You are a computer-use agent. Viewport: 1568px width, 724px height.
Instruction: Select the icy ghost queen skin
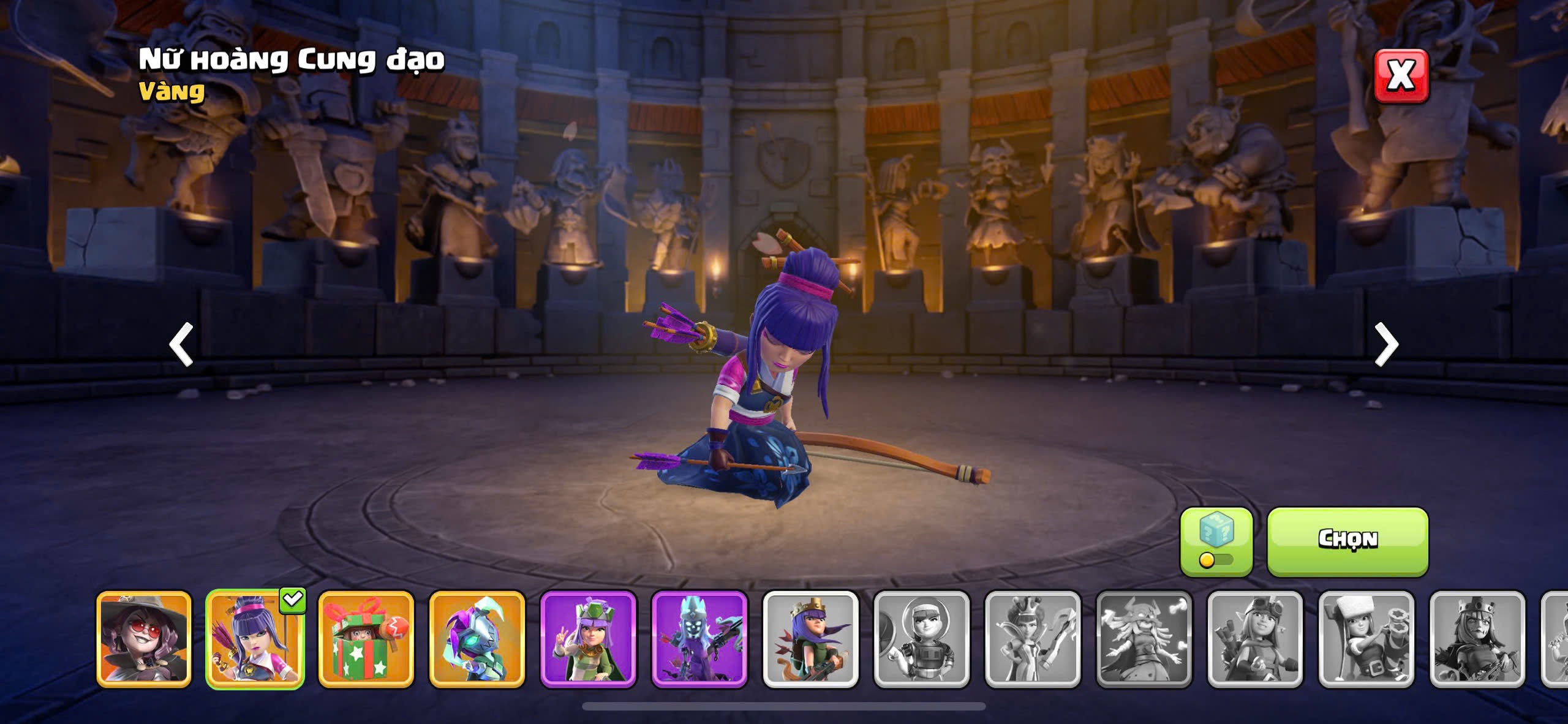pos(699,638)
